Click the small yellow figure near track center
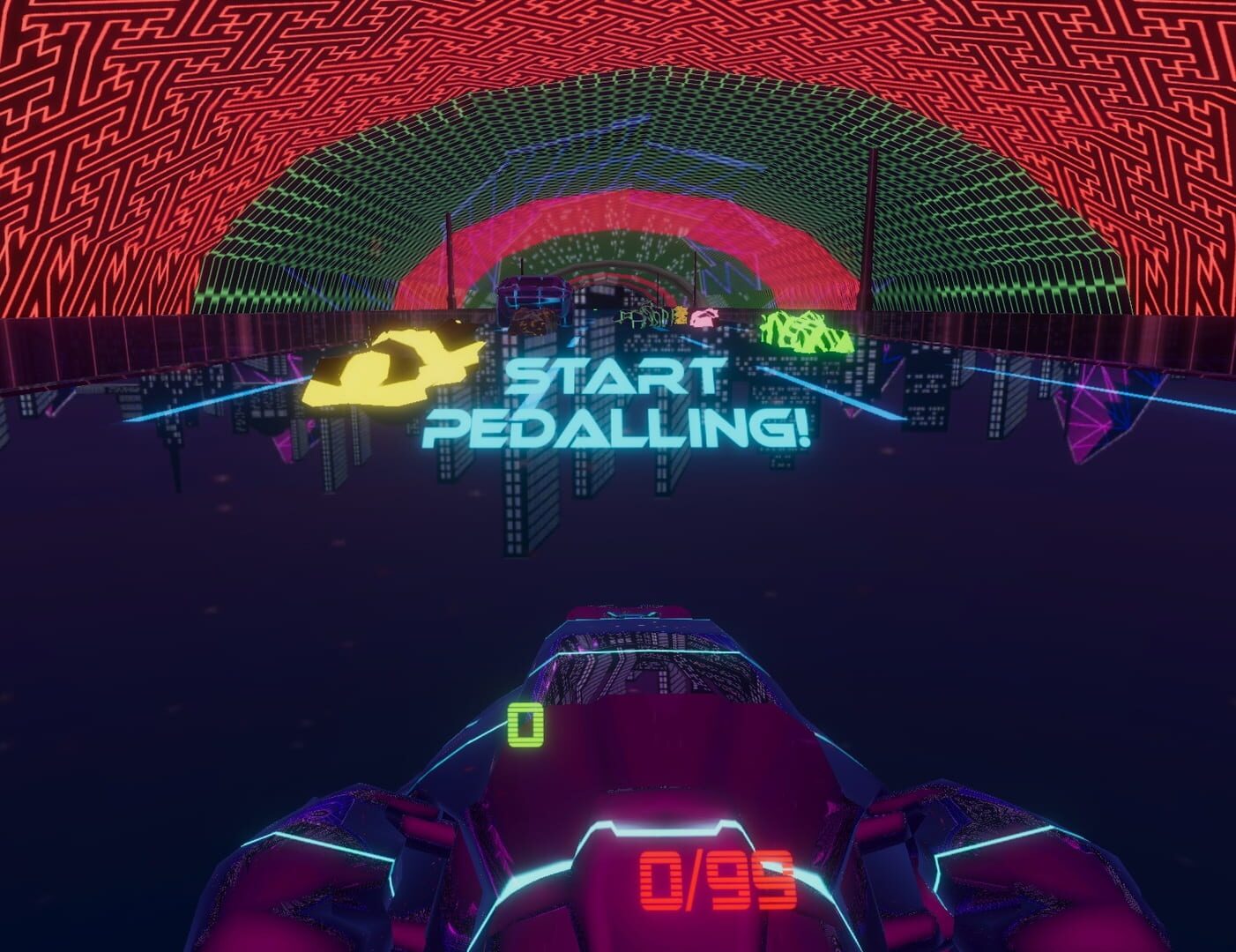The image size is (1236, 952). pyautogui.click(x=681, y=316)
